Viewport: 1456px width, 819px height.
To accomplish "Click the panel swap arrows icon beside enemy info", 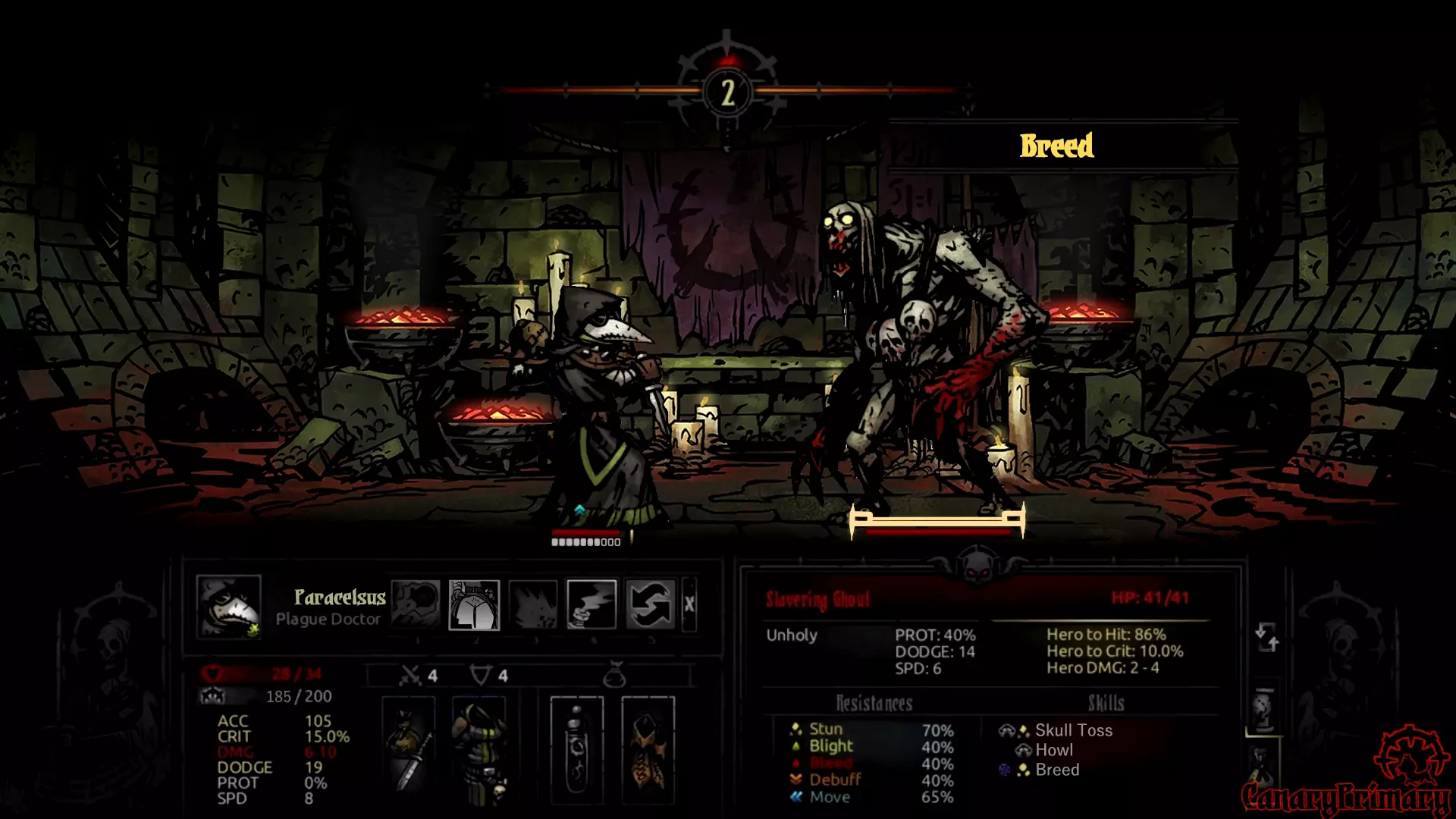I will [x=1266, y=637].
